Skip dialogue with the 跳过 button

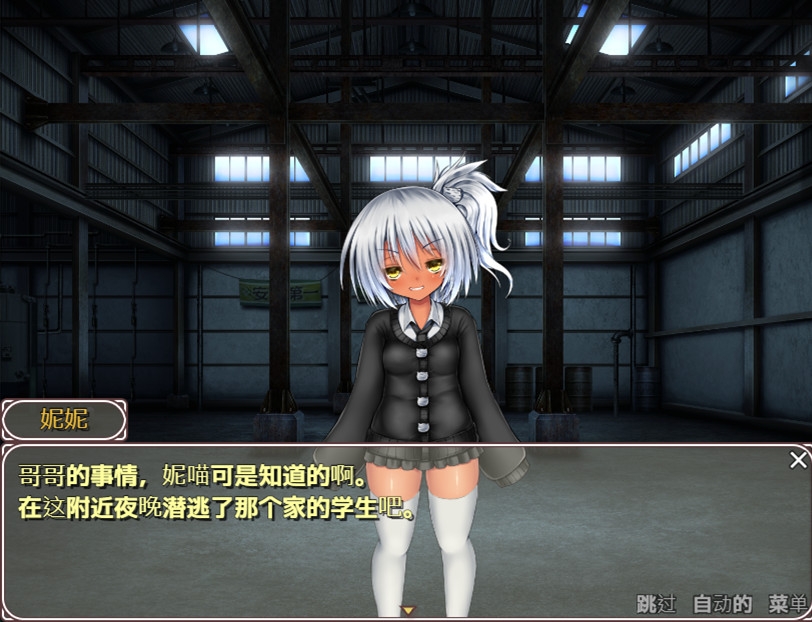coord(656,603)
